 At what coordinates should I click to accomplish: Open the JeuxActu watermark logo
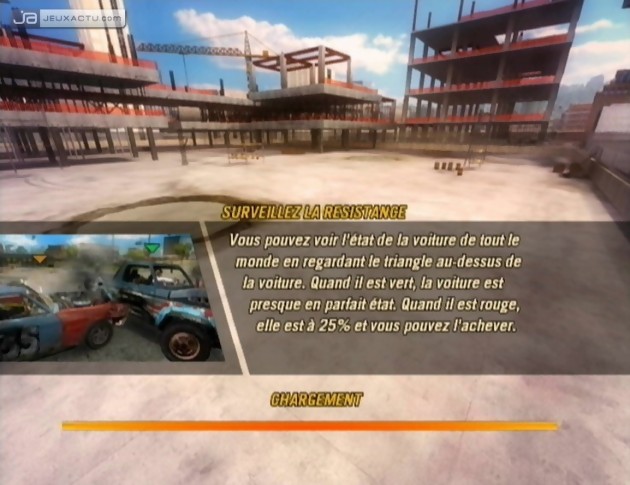70,17
